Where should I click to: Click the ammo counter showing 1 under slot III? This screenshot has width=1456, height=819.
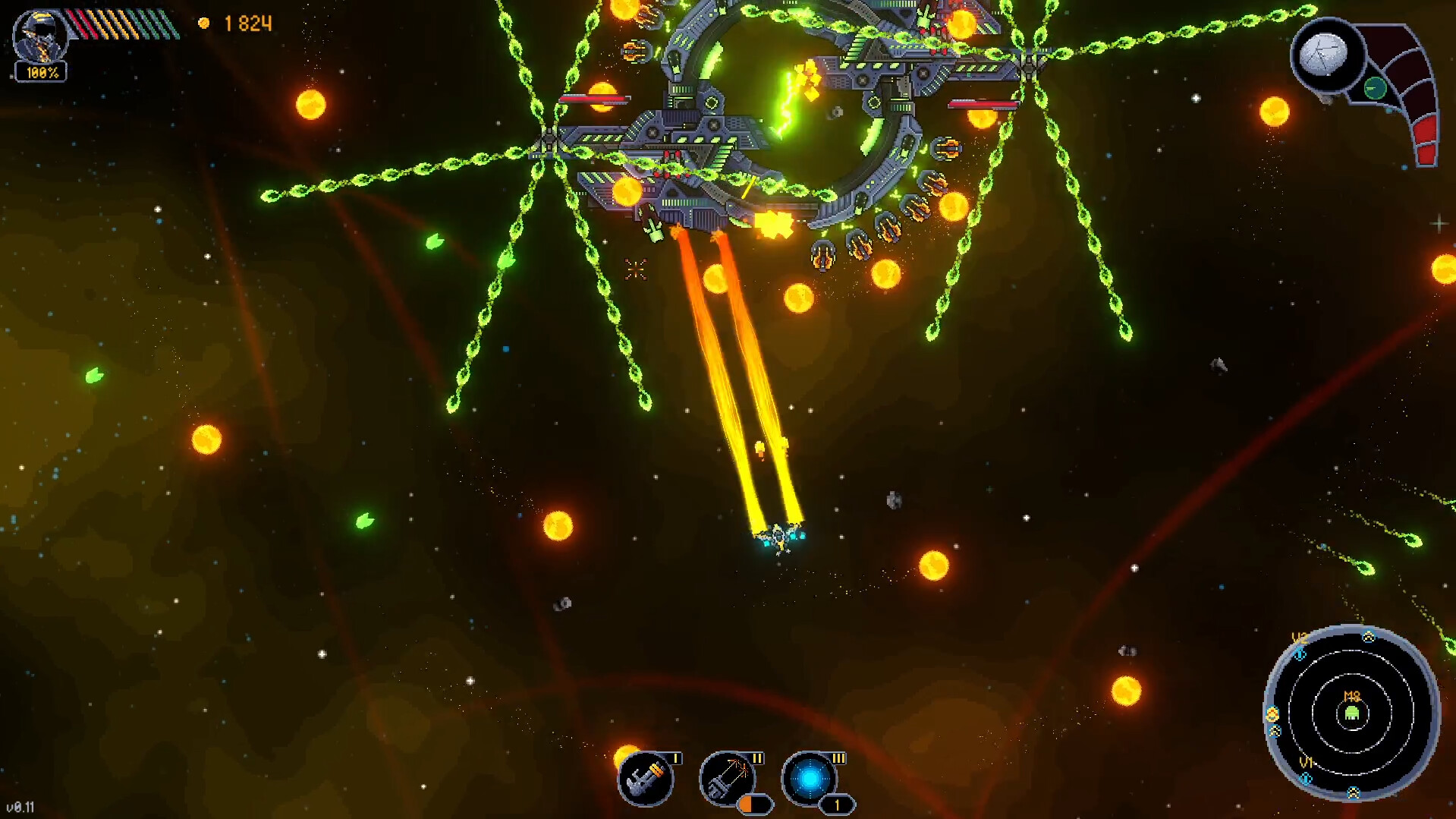coord(837,806)
